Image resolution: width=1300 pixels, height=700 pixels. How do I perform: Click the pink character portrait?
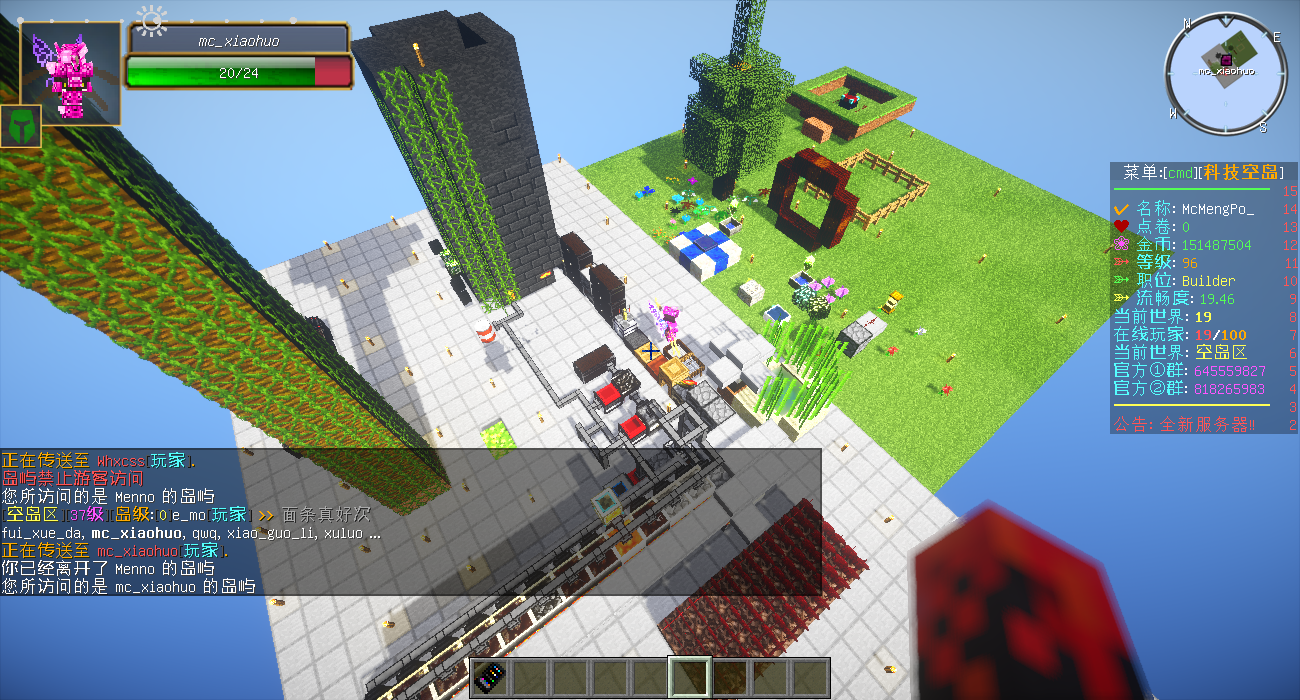(71, 74)
